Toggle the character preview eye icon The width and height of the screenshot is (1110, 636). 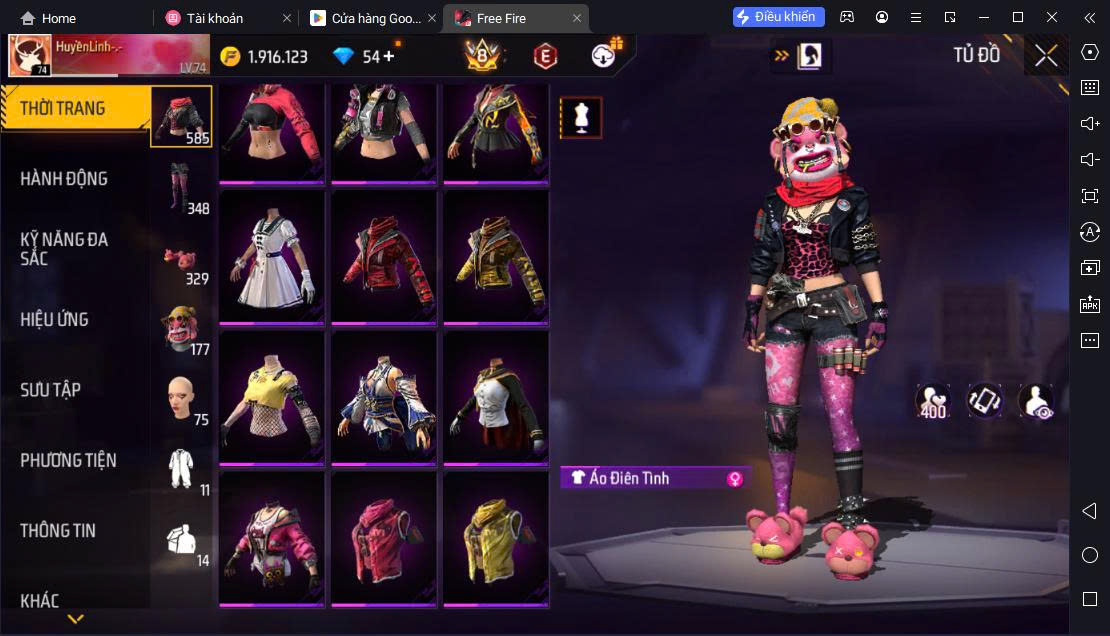point(1035,401)
